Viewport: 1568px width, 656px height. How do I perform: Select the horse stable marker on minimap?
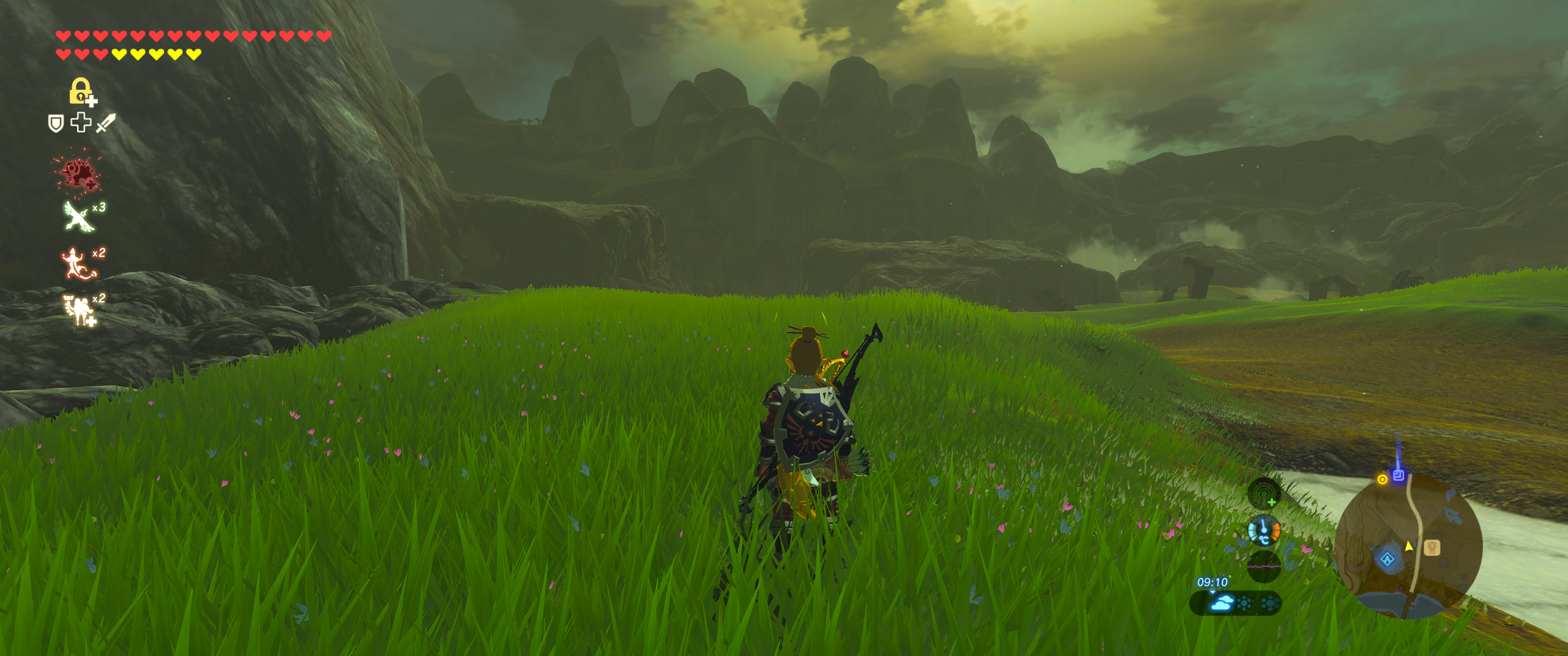pos(1432,547)
